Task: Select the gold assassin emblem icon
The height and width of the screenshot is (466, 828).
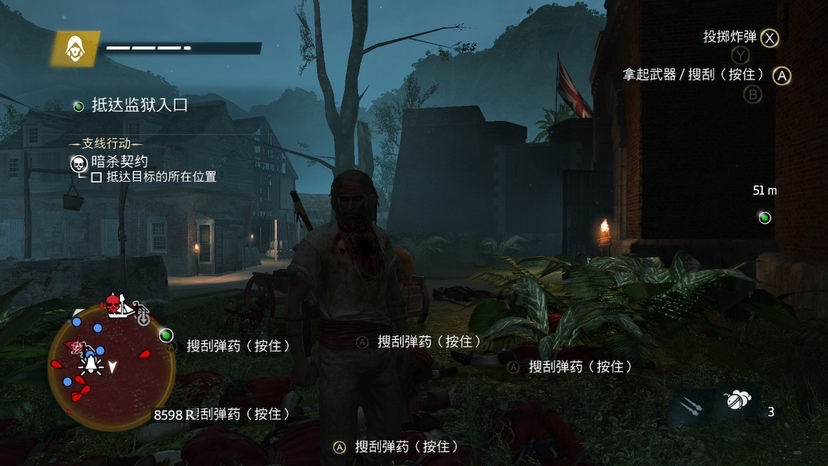Action: coord(76,48)
